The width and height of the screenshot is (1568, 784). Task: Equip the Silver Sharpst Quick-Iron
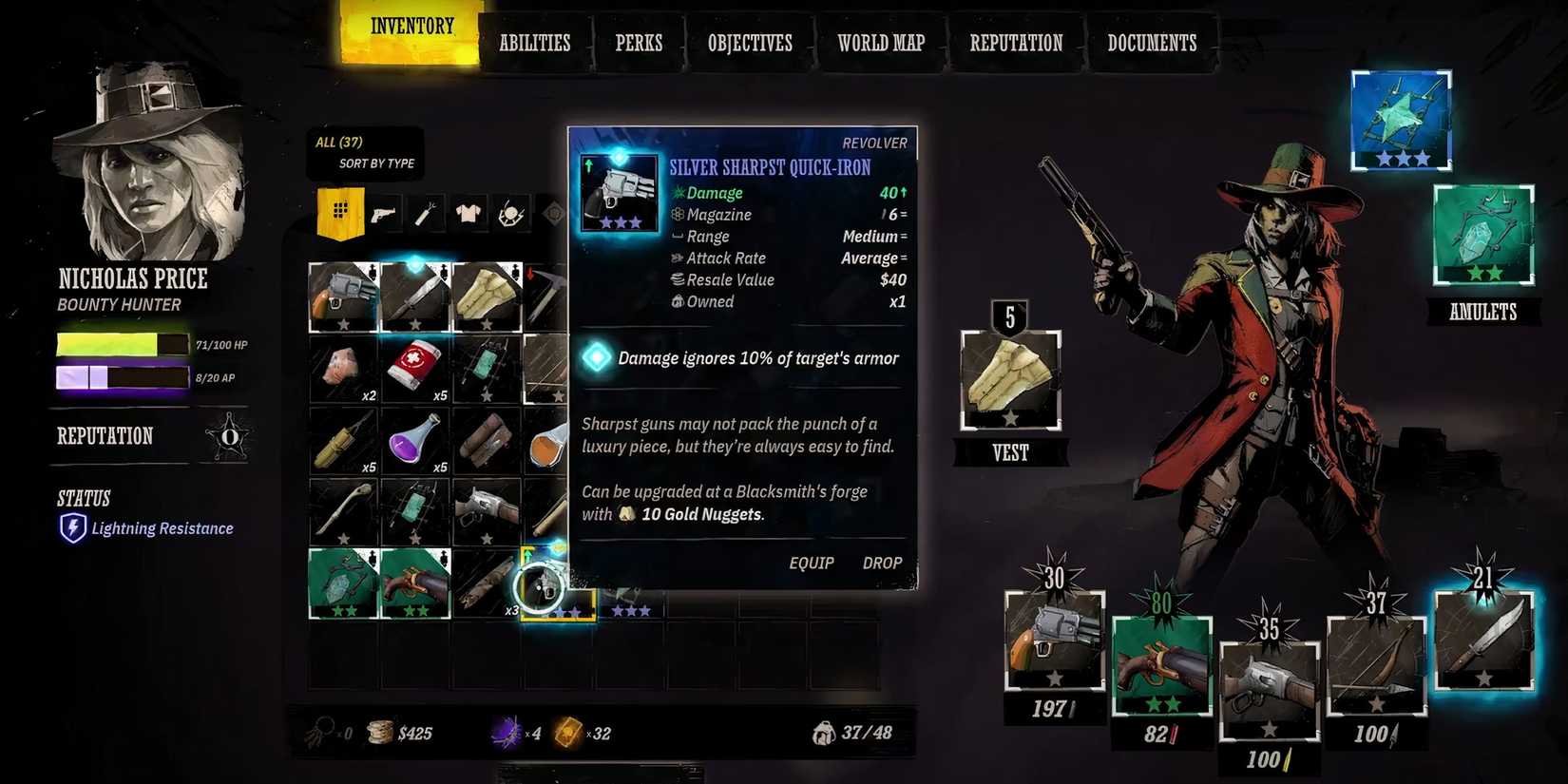click(x=811, y=563)
